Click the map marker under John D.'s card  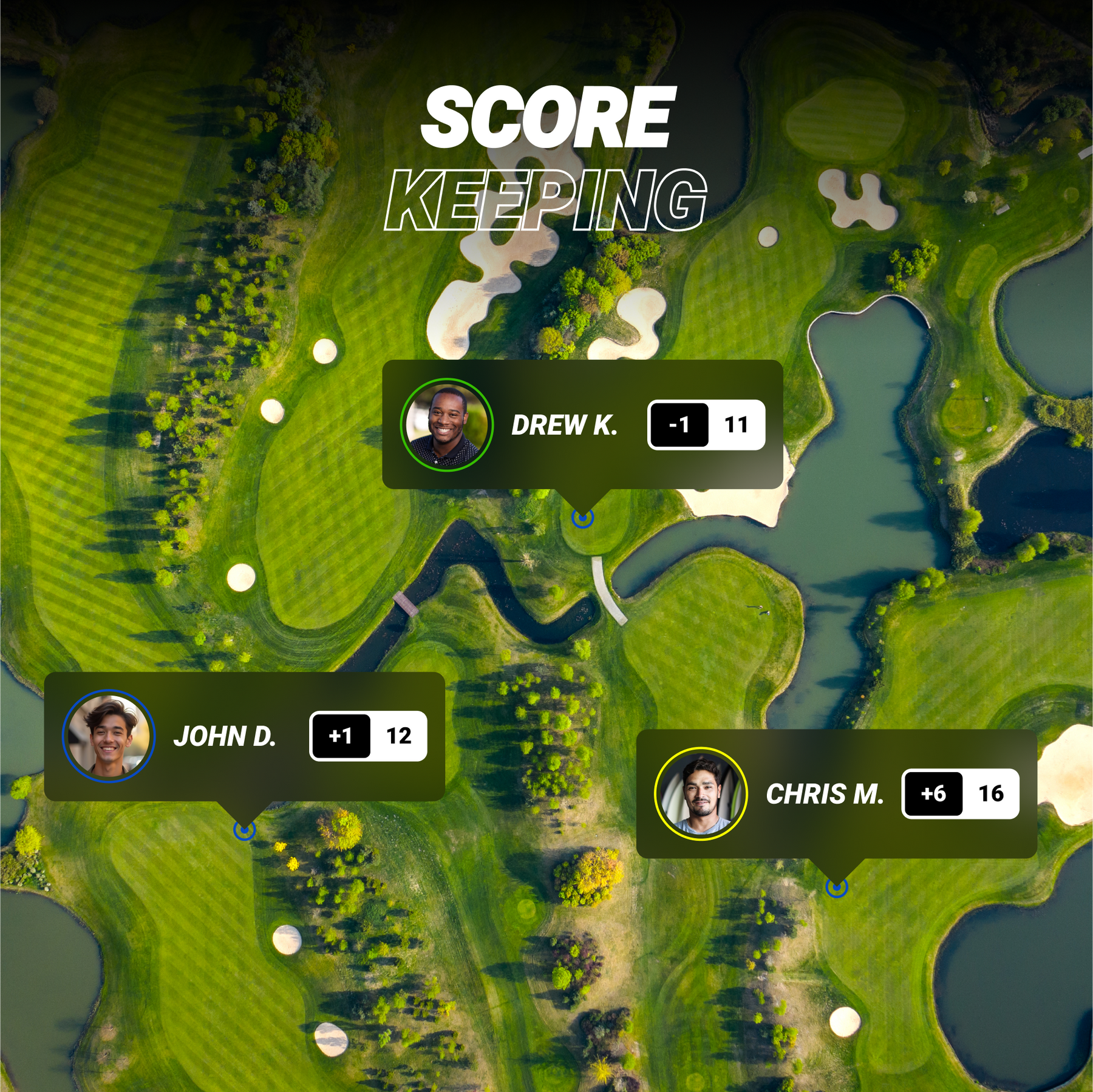(244, 829)
